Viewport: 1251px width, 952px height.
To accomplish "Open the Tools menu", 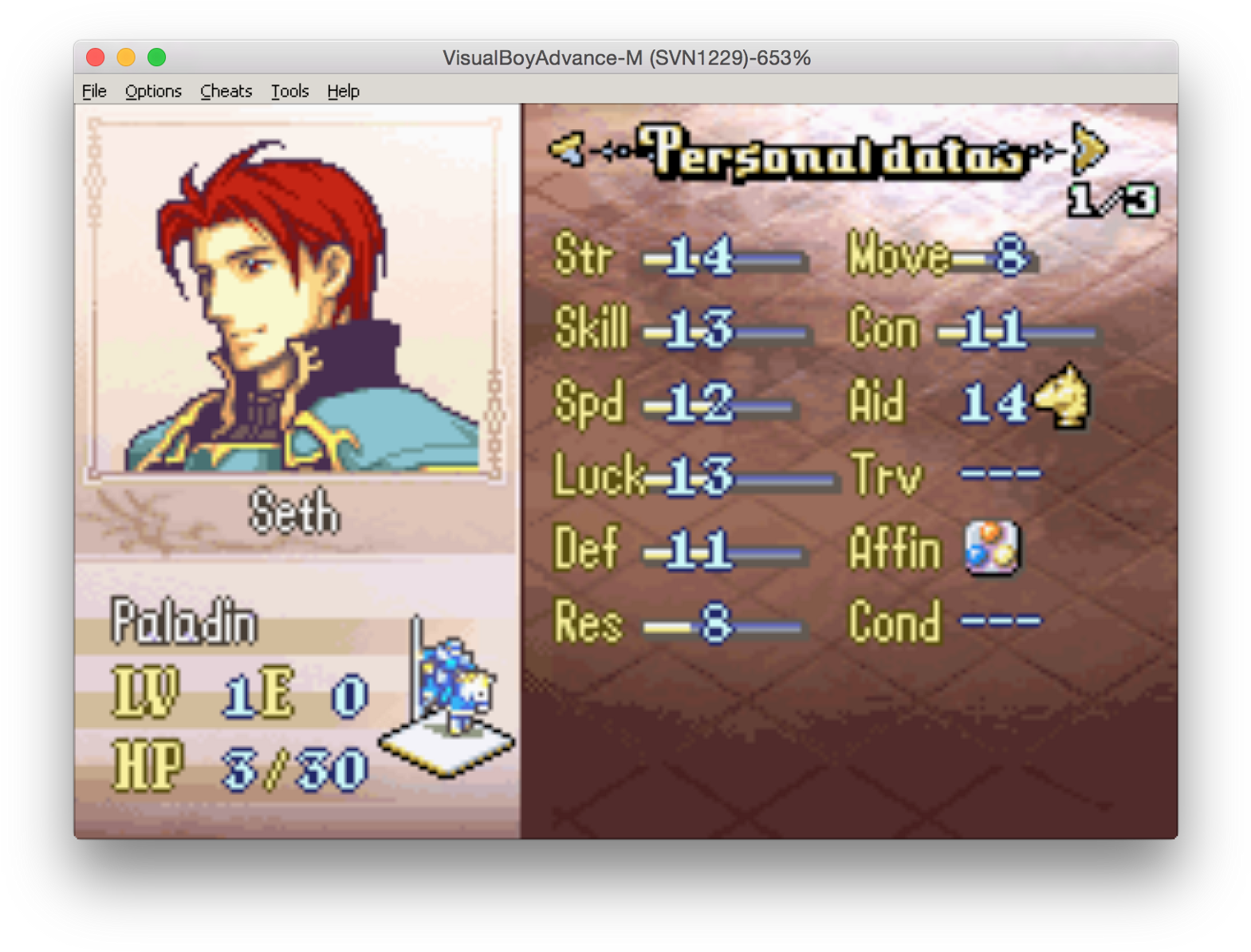I will pos(289,91).
